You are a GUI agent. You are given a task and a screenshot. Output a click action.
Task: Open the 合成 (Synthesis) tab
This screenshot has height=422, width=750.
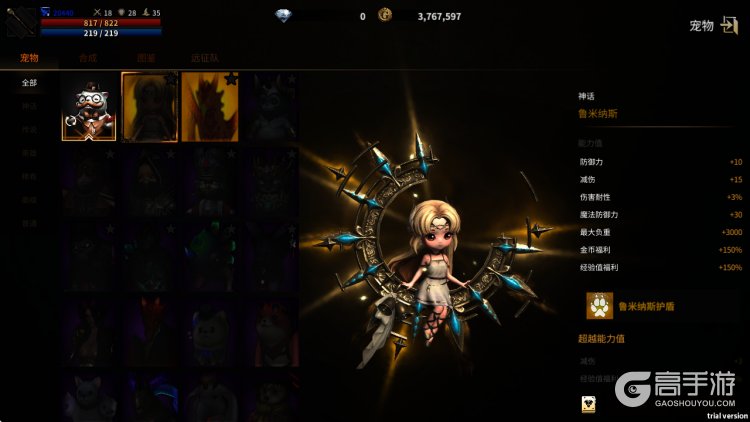click(x=88, y=58)
